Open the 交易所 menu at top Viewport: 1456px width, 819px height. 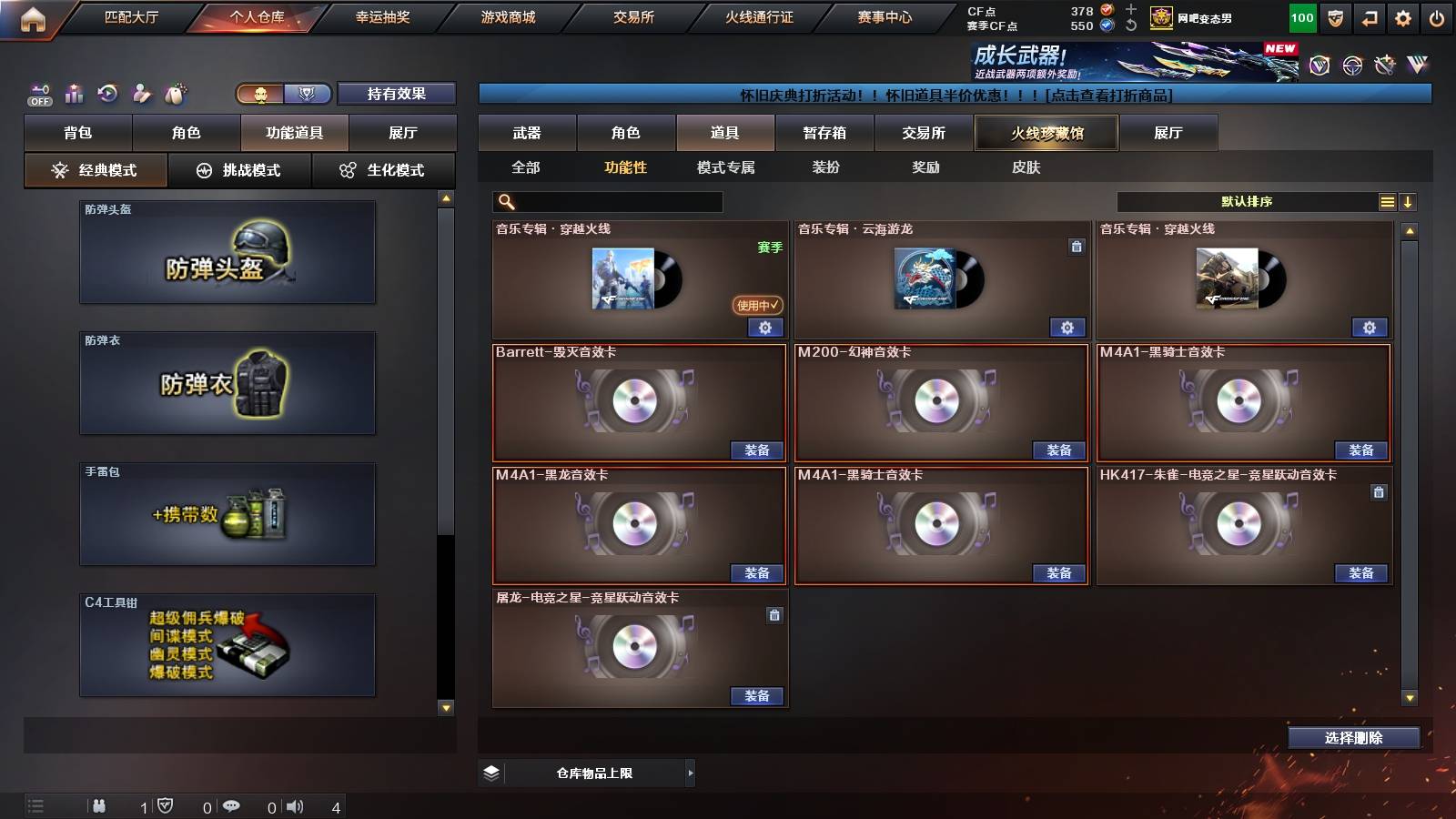click(x=634, y=16)
